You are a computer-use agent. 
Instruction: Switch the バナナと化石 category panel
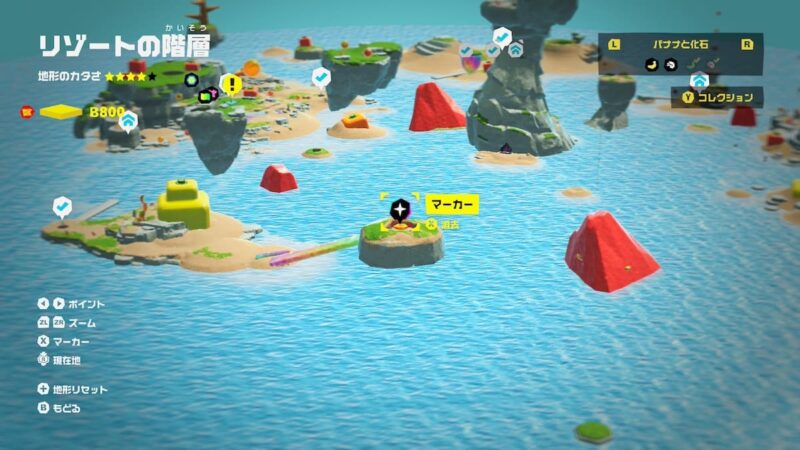point(681,43)
